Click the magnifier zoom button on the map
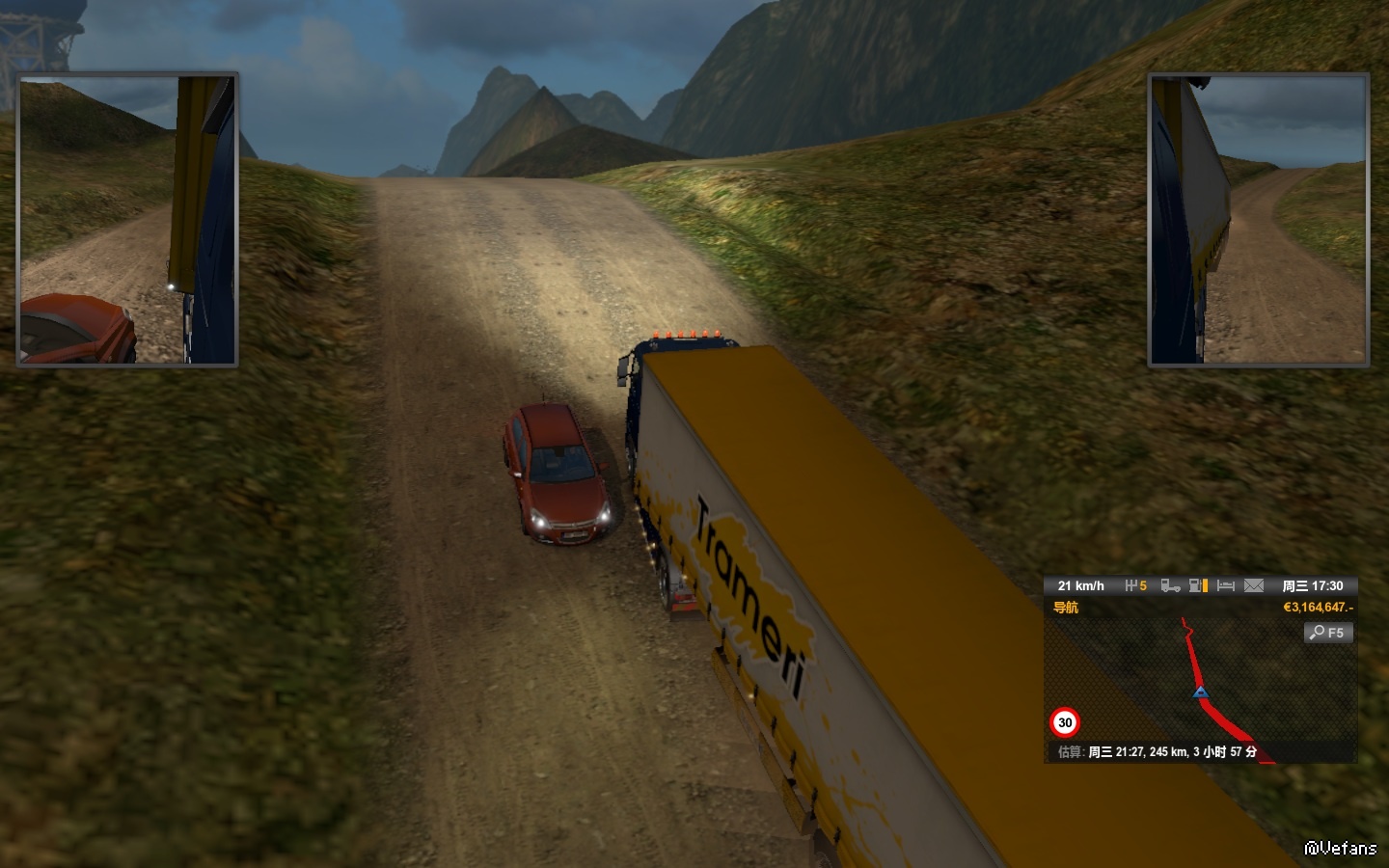This screenshot has width=1389, height=868. coord(1328,633)
